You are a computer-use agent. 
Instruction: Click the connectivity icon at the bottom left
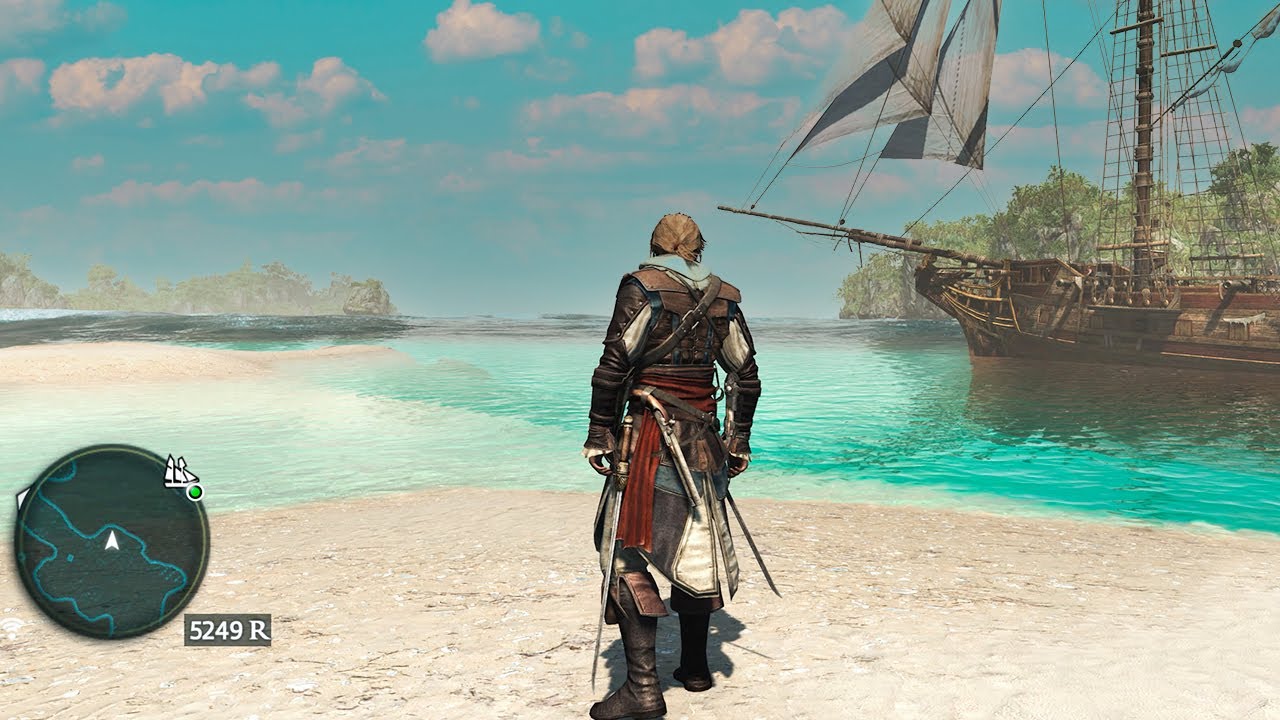[11, 627]
